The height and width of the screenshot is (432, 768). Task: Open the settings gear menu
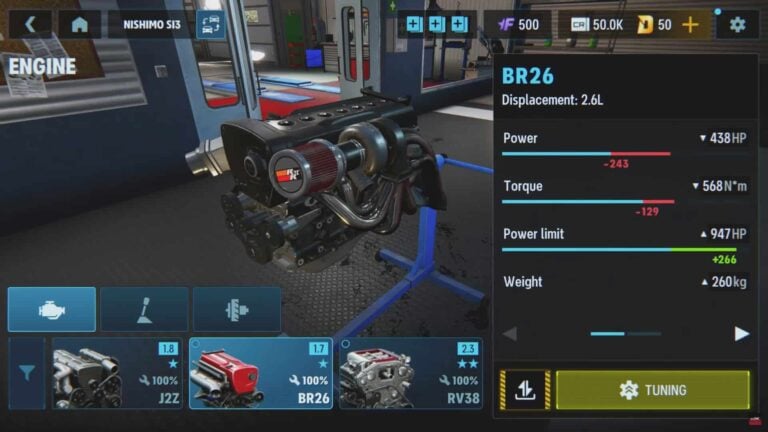pos(738,24)
